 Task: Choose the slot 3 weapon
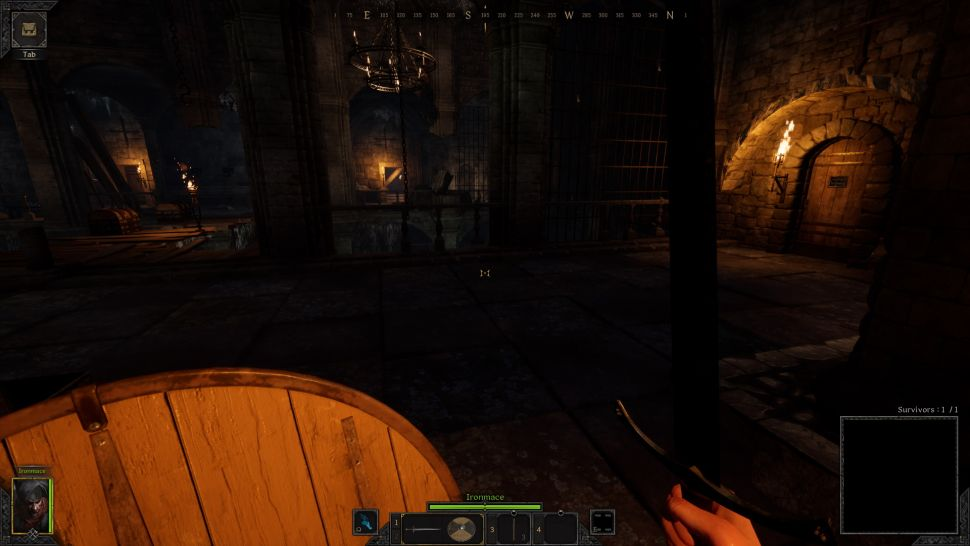click(x=513, y=529)
